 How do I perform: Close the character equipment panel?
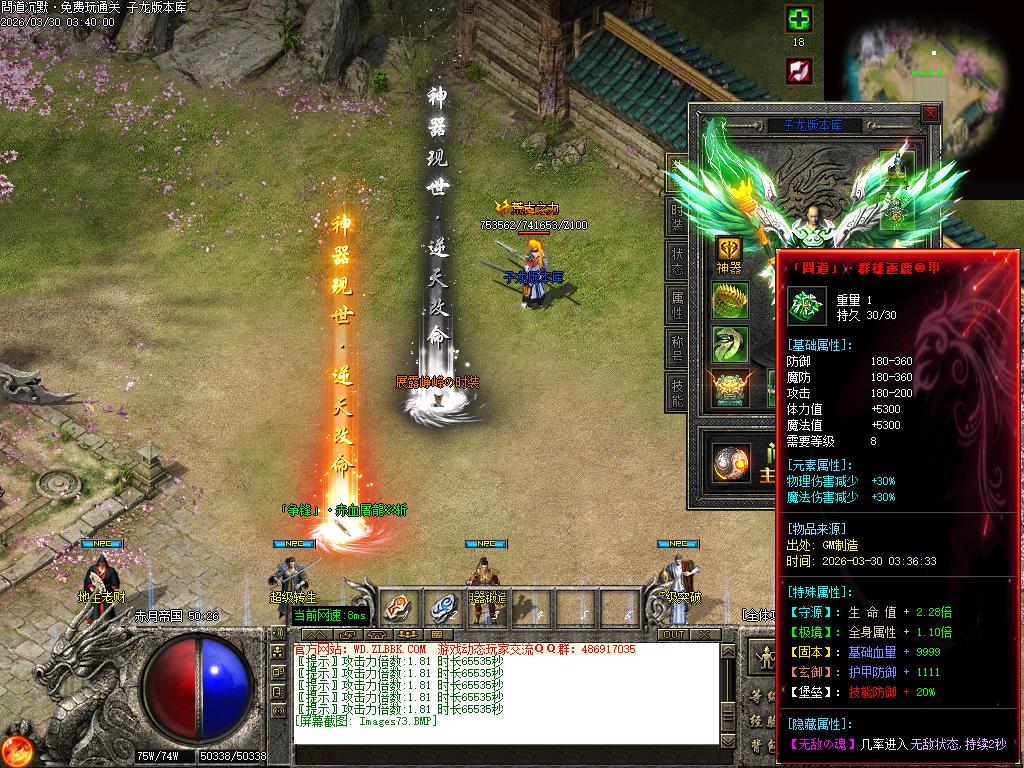tap(930, 114)
